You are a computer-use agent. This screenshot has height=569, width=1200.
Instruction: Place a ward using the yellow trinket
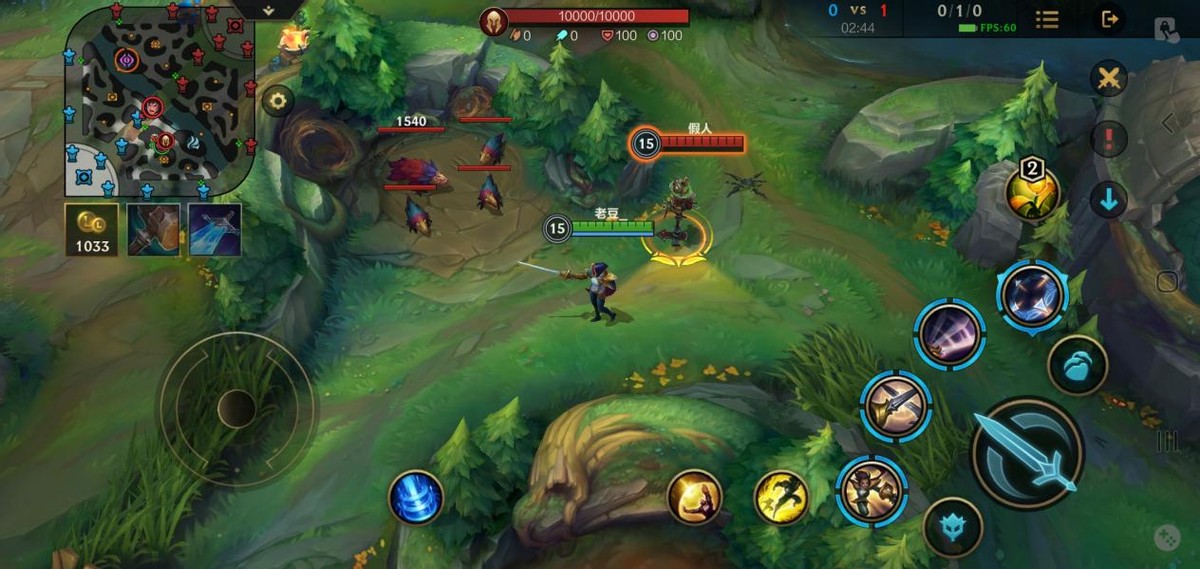[x=1033, y=193]
